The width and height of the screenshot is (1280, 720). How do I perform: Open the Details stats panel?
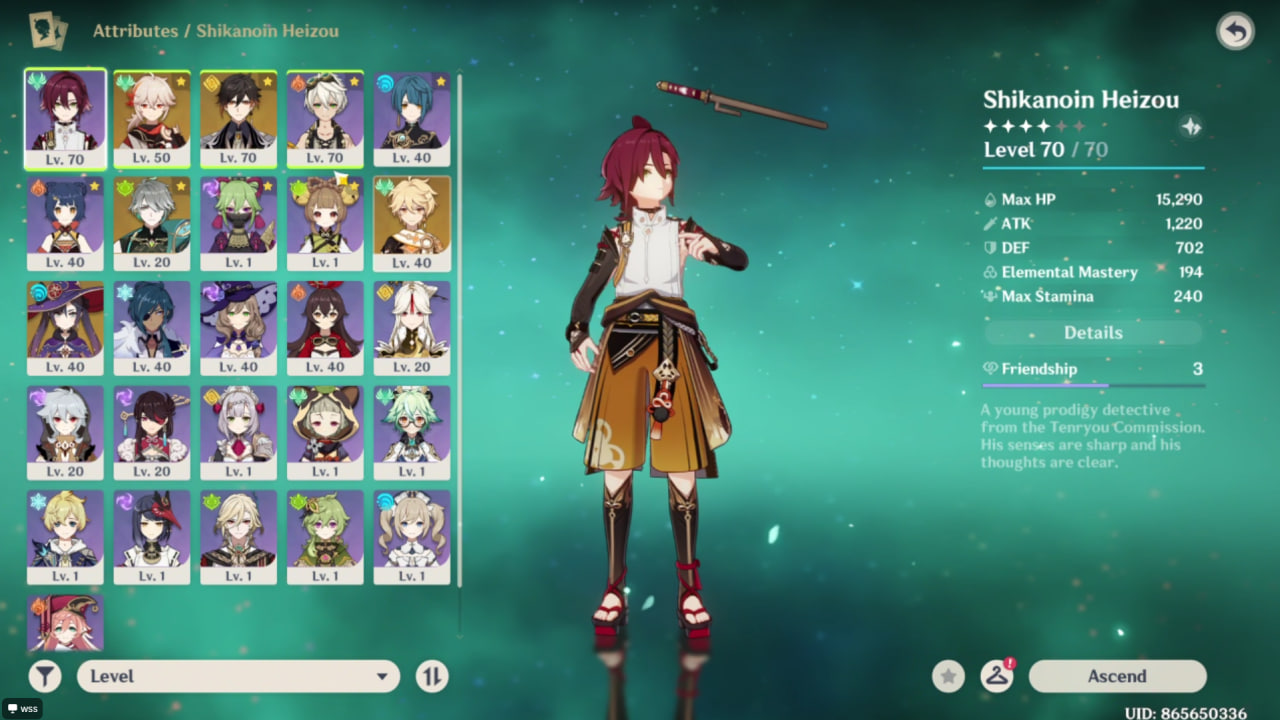[1093, 333]
